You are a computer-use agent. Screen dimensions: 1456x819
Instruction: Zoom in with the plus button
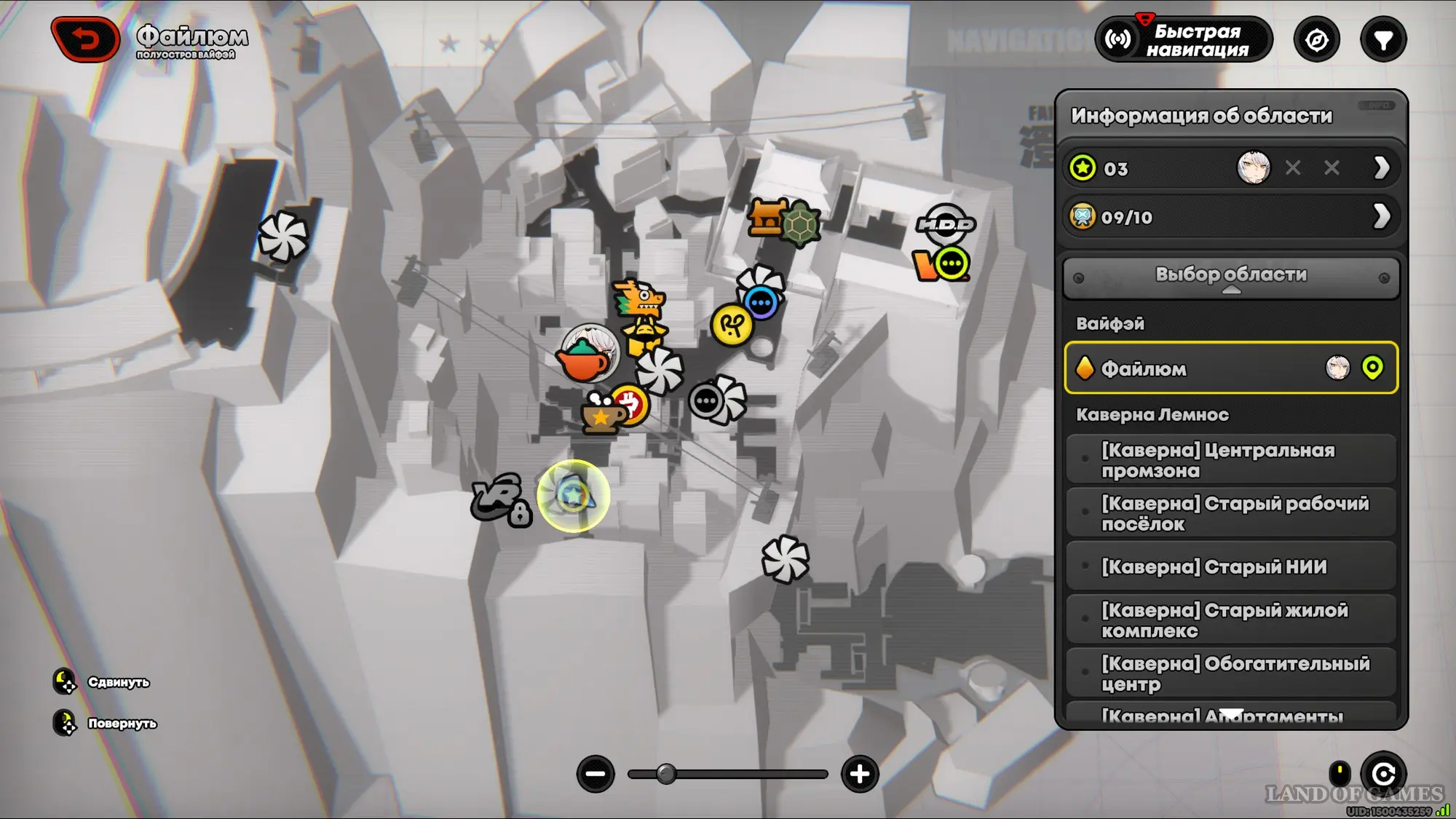point(860,774)
